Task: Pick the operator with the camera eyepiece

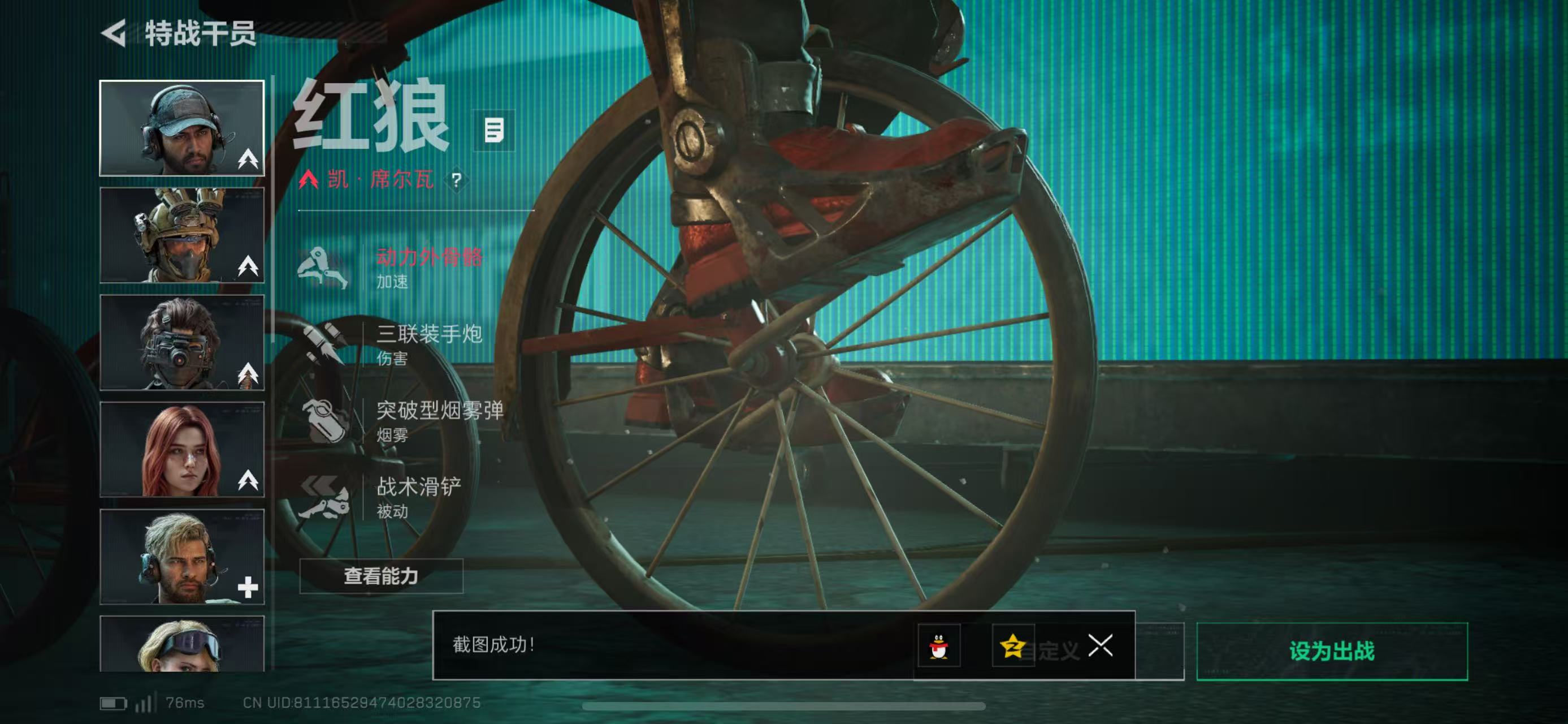Action: coord(181,342)
